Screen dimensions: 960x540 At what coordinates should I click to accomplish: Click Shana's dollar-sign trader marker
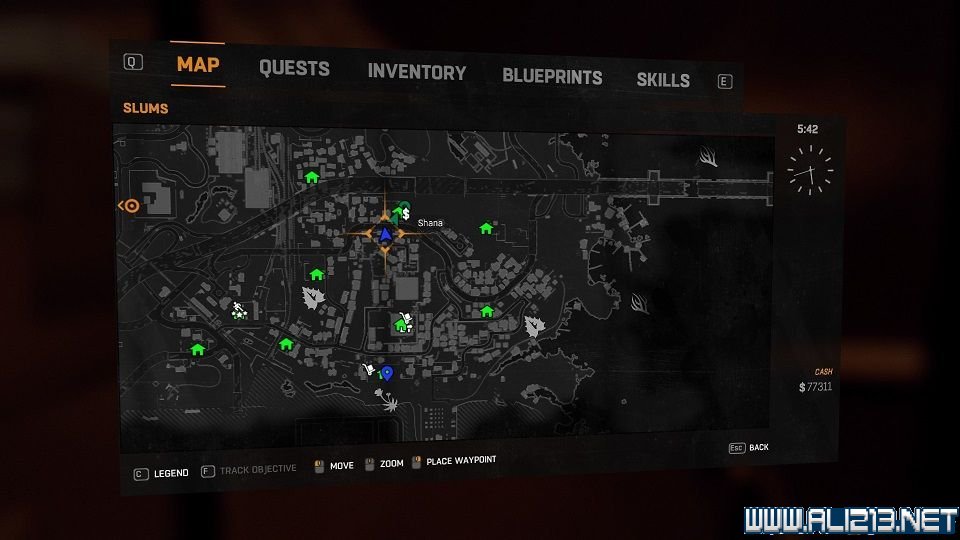click(x=408, y=213)
